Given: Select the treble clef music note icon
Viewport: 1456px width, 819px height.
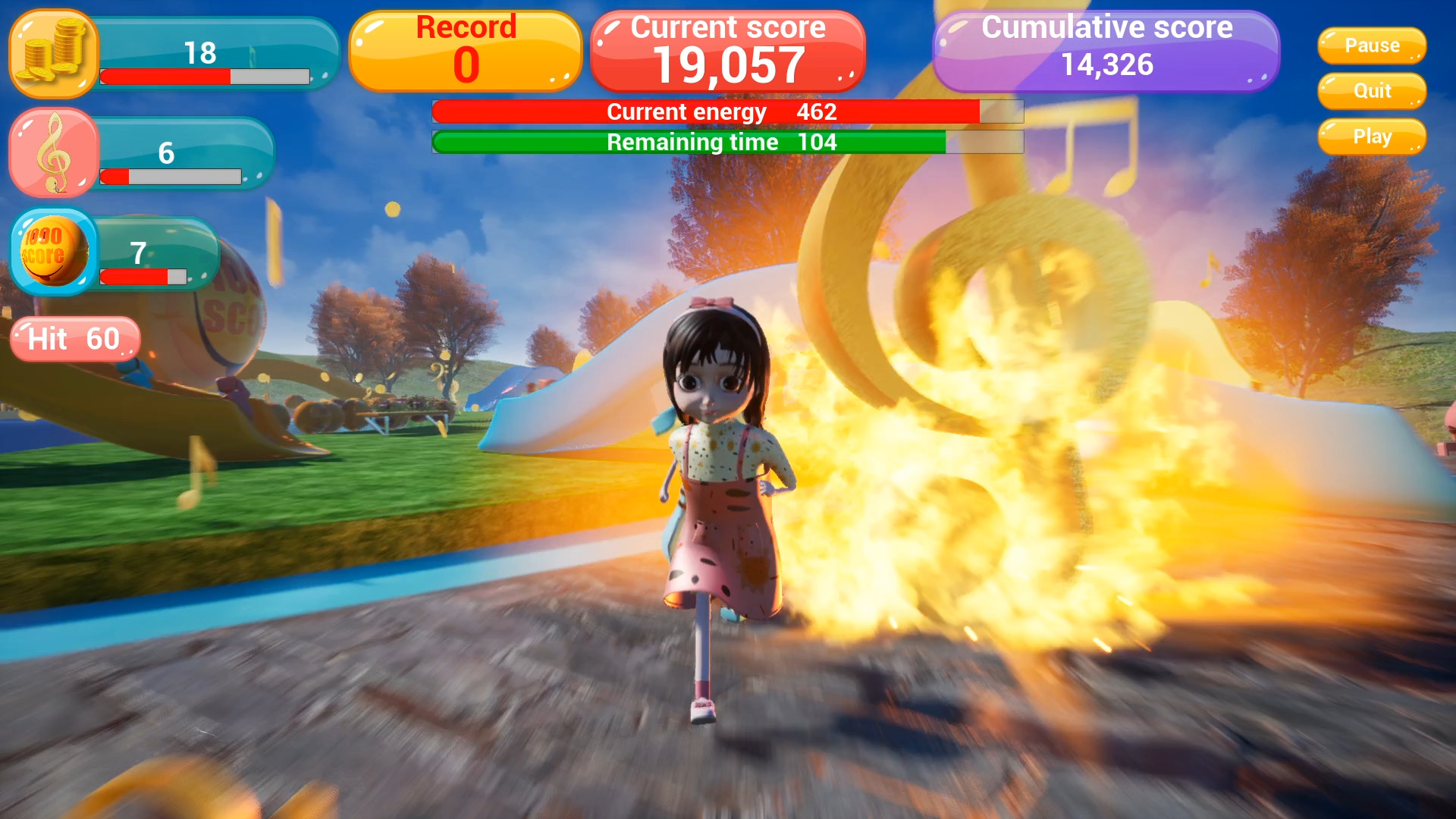Looking at the screenshot, I should tap(53, 152).
